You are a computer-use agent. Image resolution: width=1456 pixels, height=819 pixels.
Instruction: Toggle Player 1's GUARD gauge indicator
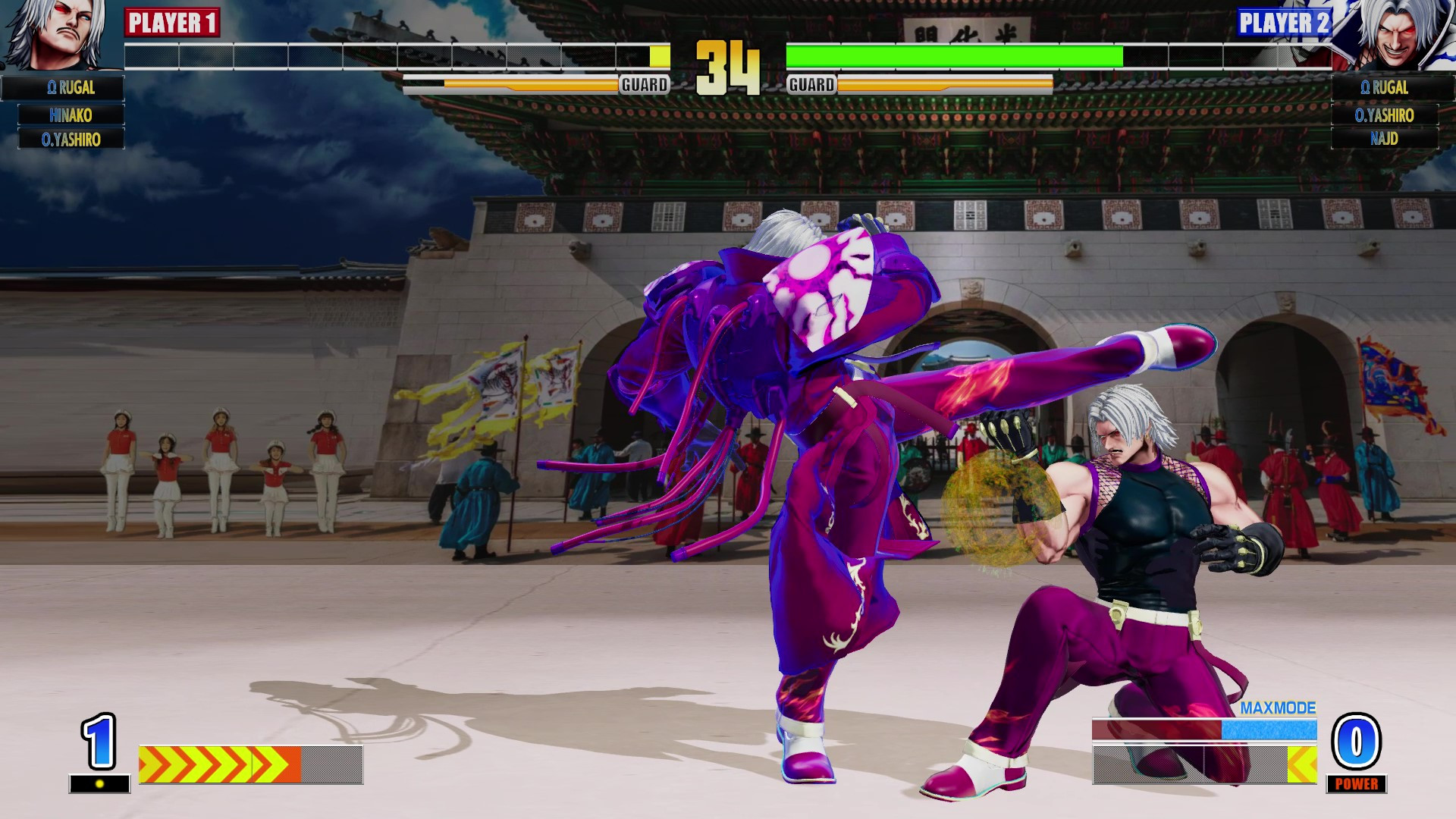tap(644, 85)
